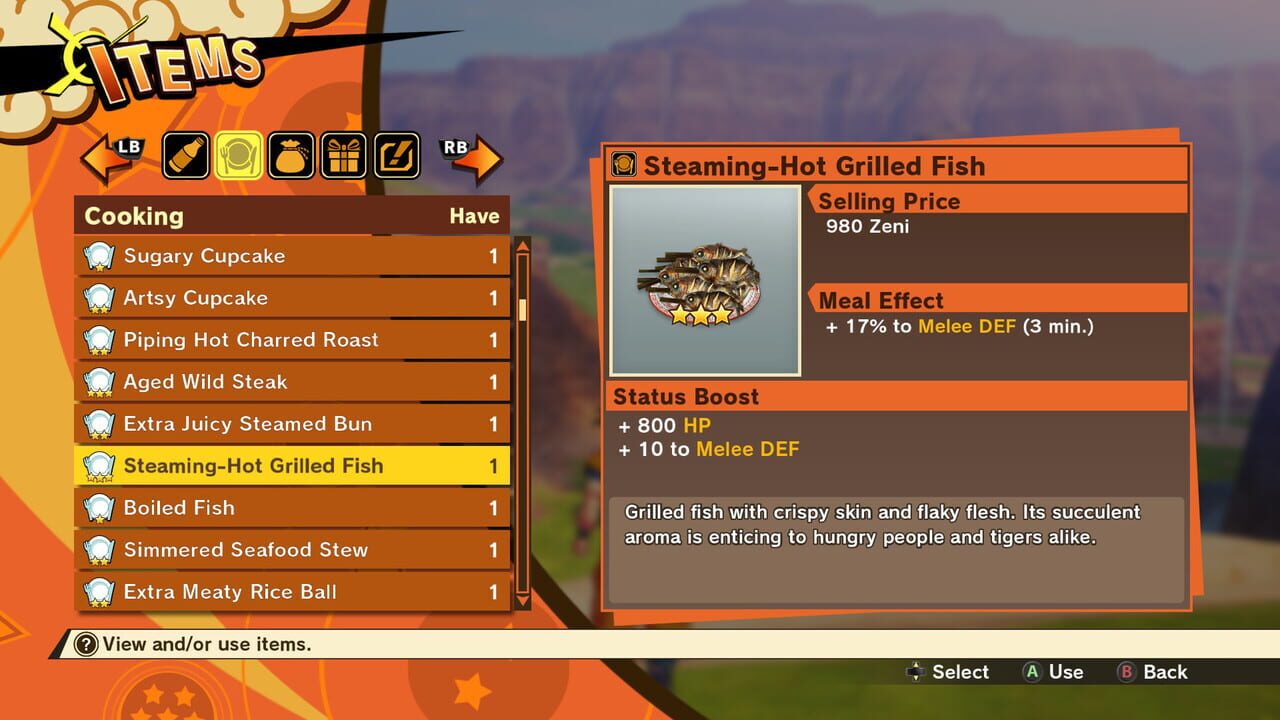Select the key items category icon
The image size is (1280, 720).
click(x=397, y=155)
